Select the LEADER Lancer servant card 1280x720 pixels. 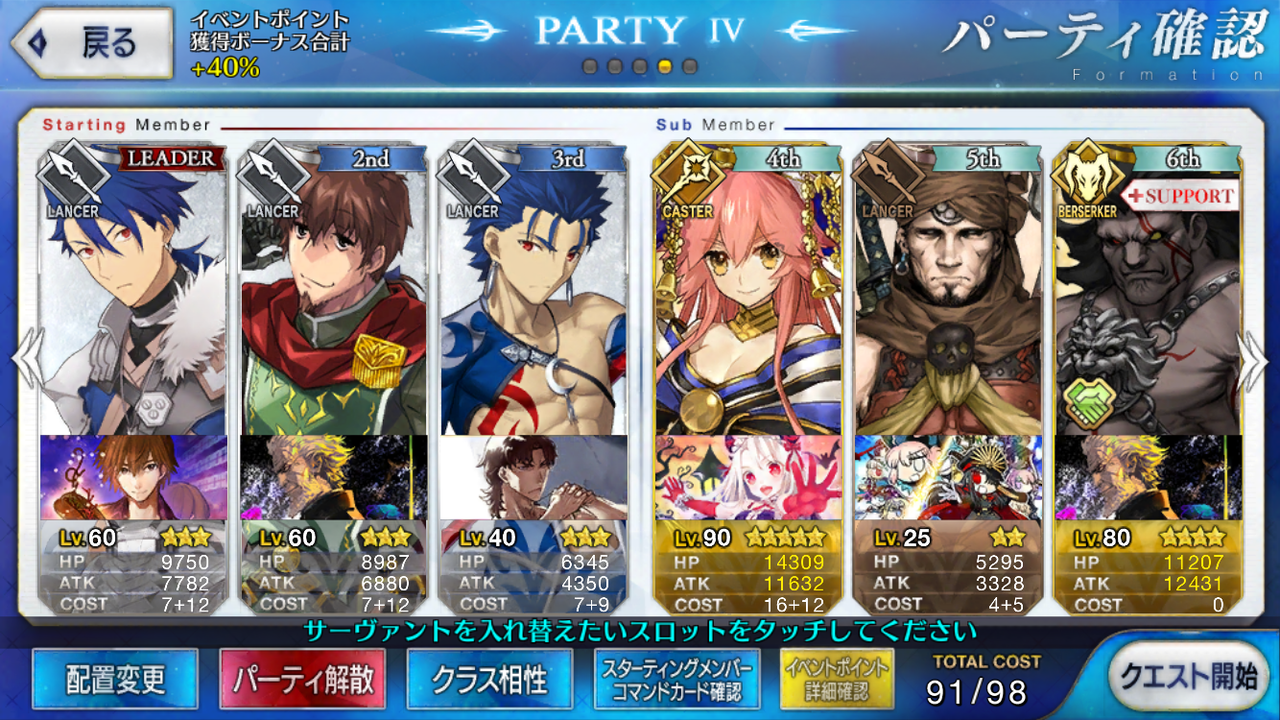(133, 300)
